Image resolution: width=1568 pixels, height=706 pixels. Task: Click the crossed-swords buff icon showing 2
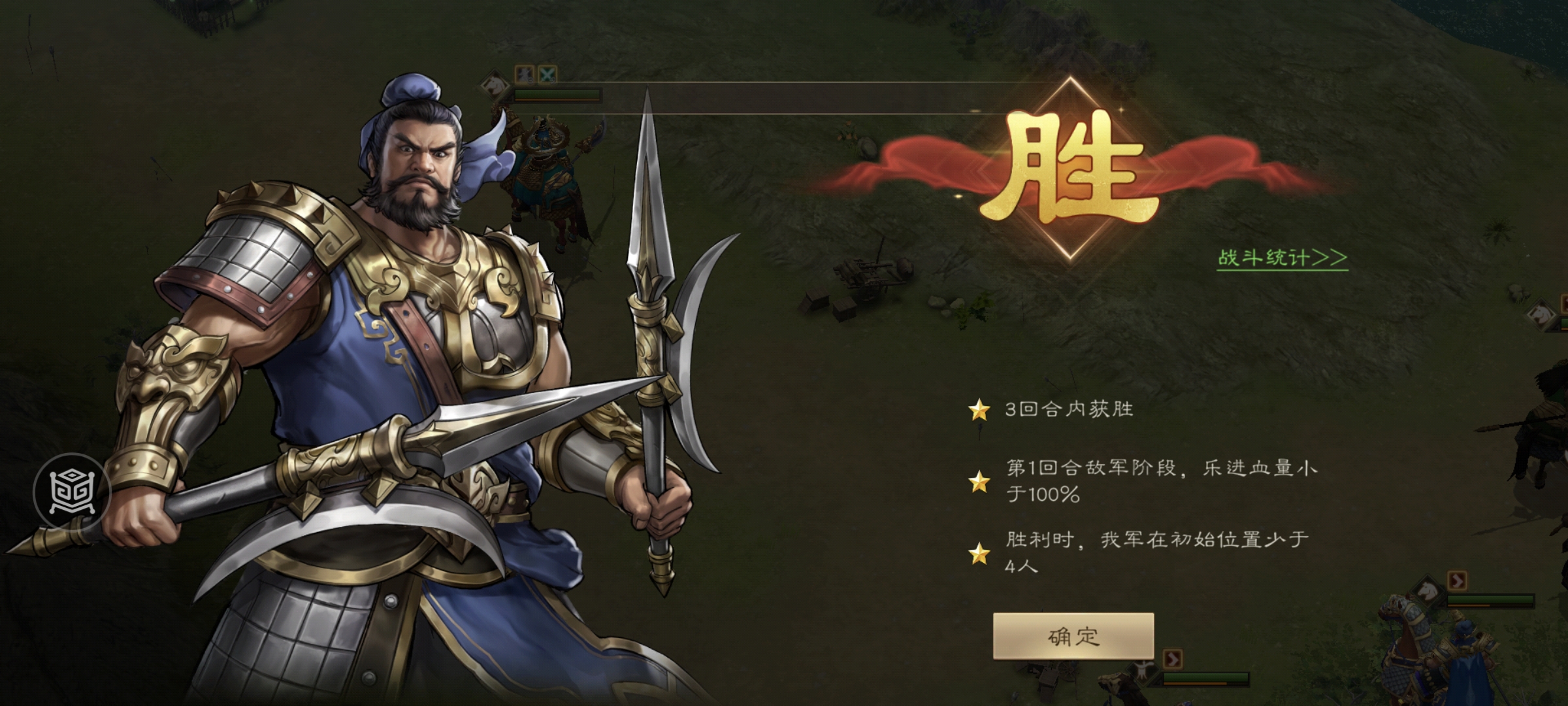[547, 74]
